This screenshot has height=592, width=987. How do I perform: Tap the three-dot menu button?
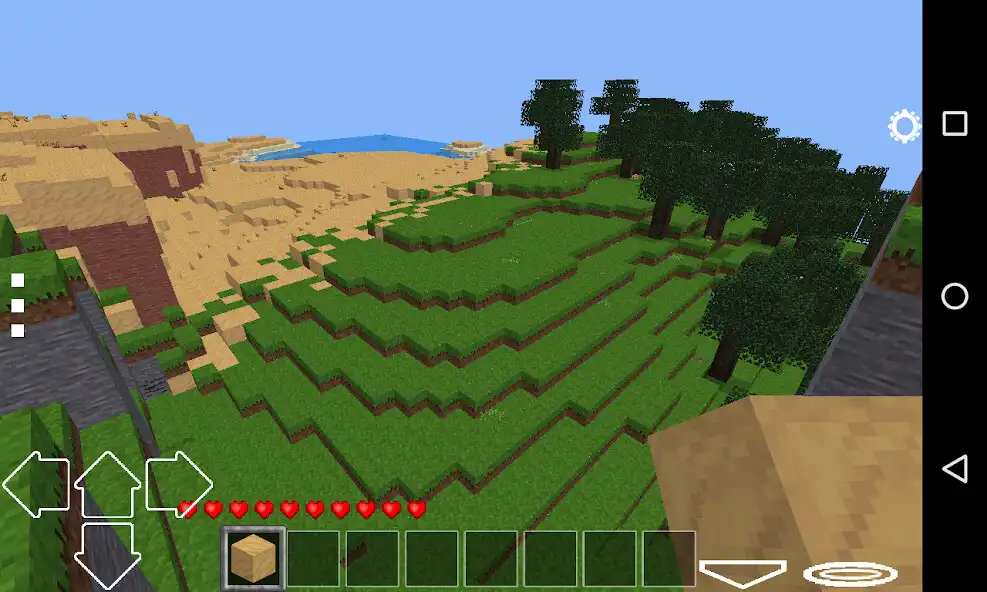(17, 305)
